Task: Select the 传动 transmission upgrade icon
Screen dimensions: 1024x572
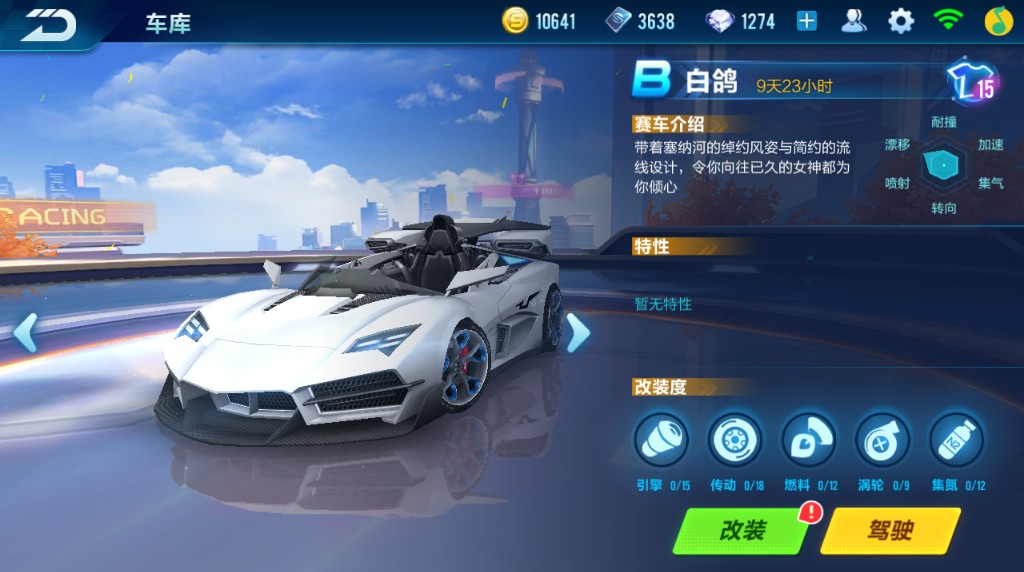Action: pyautogui.click(x=735, y=440)
